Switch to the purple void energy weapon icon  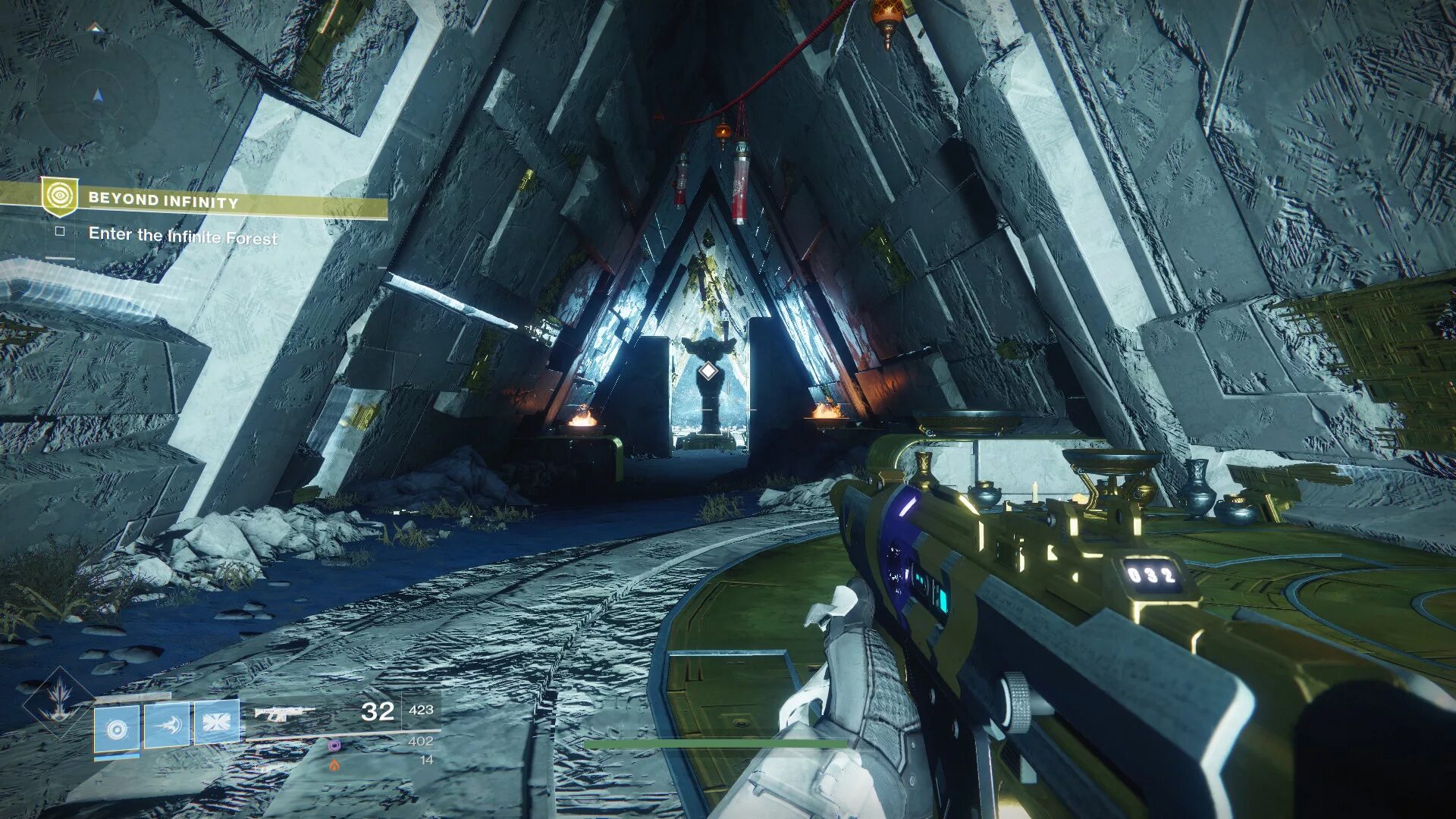334,745
